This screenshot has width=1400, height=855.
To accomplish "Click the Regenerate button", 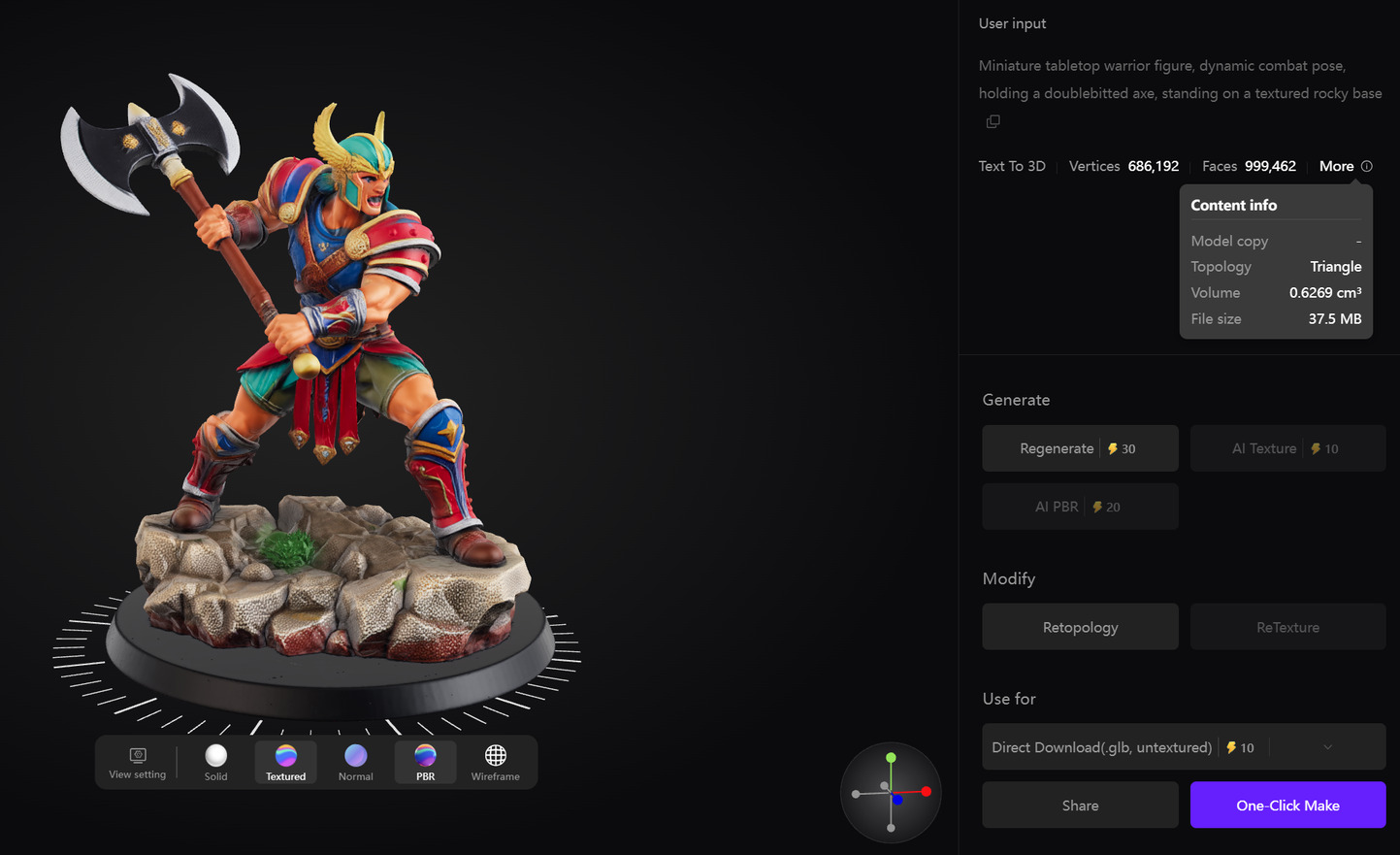I will 1080,447.
